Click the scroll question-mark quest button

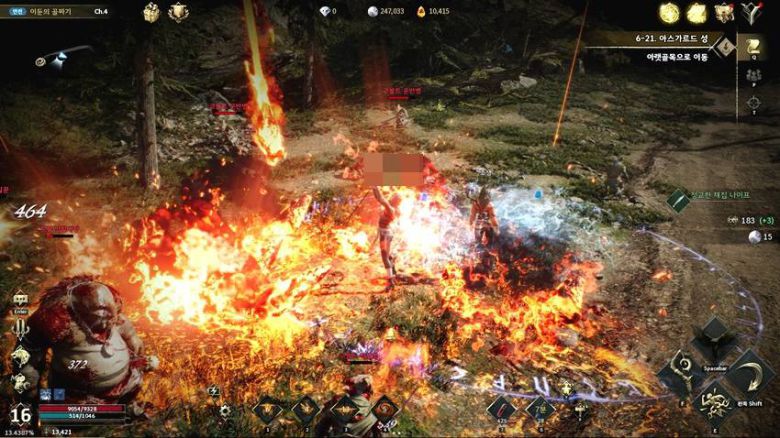click(752, 47)
